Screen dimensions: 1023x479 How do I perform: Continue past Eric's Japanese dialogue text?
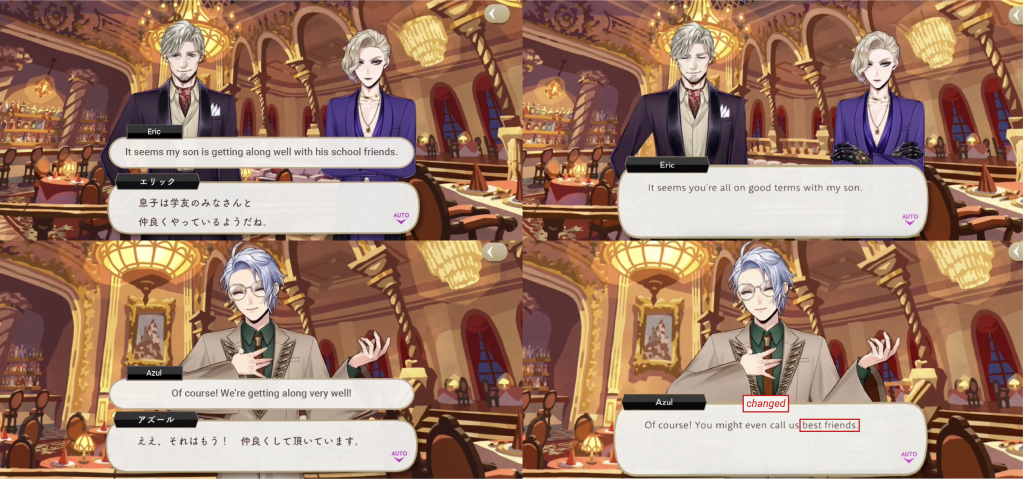(250, 210)
